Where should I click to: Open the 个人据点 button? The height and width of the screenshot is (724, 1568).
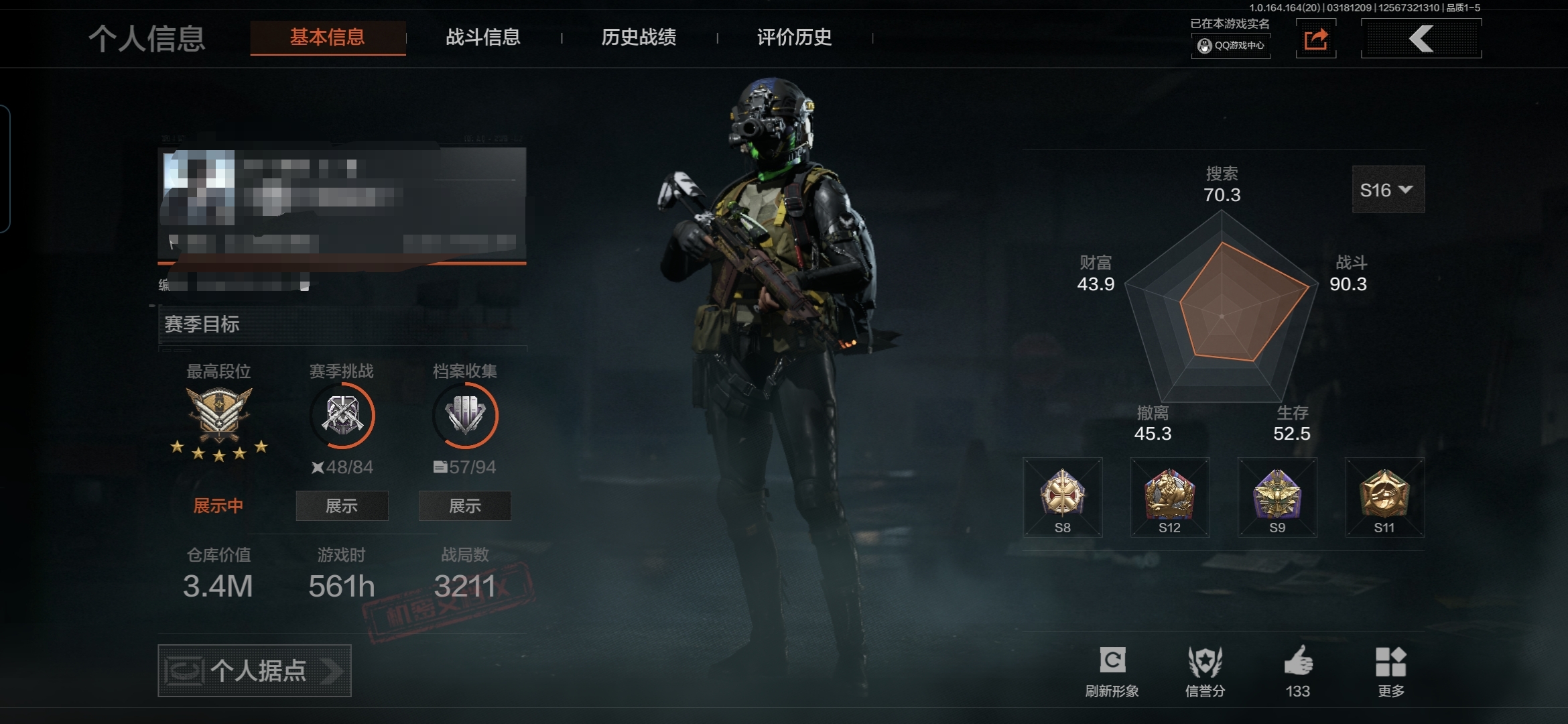(255, 670)
